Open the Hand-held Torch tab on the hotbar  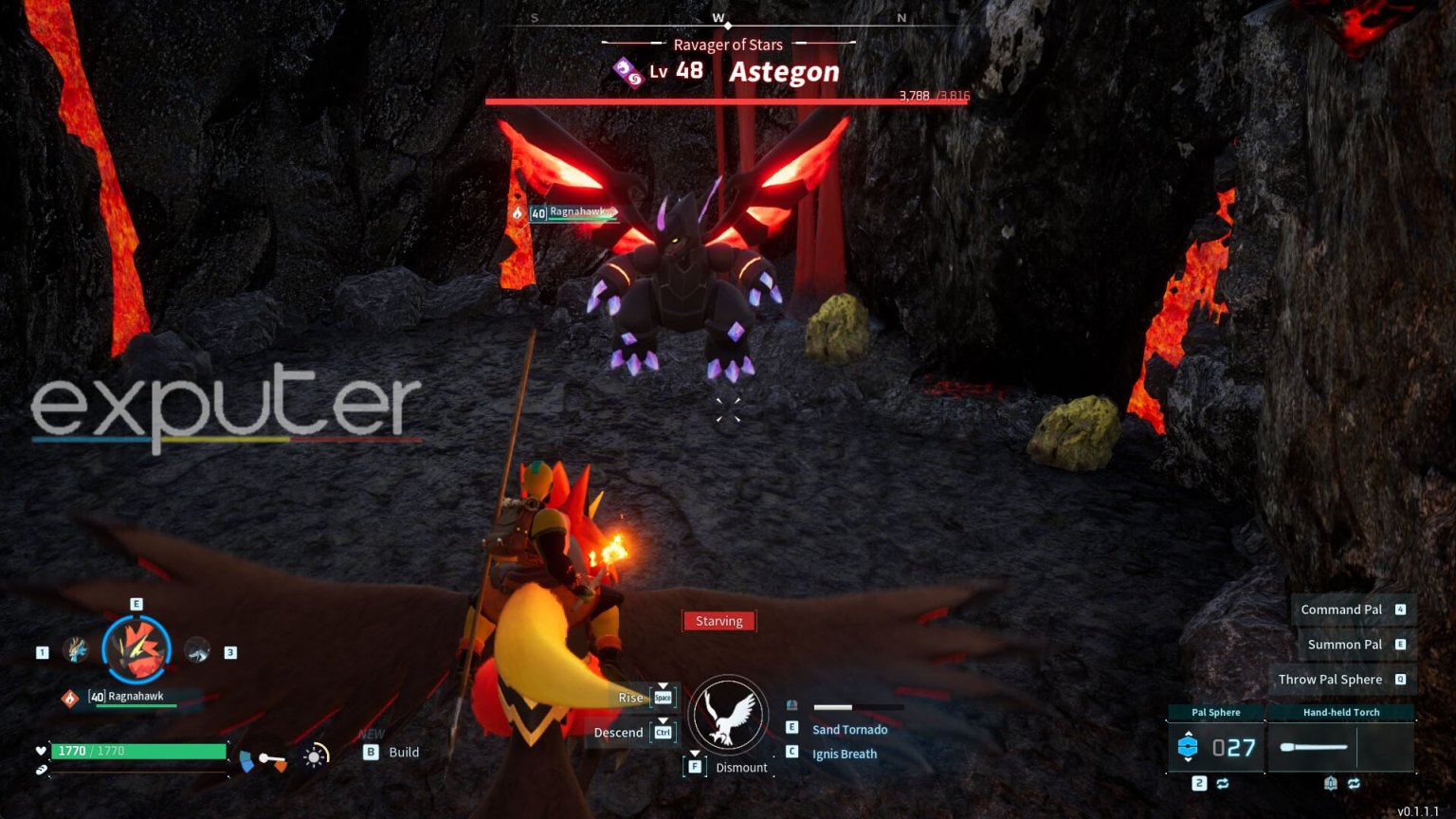[1342, 711]
